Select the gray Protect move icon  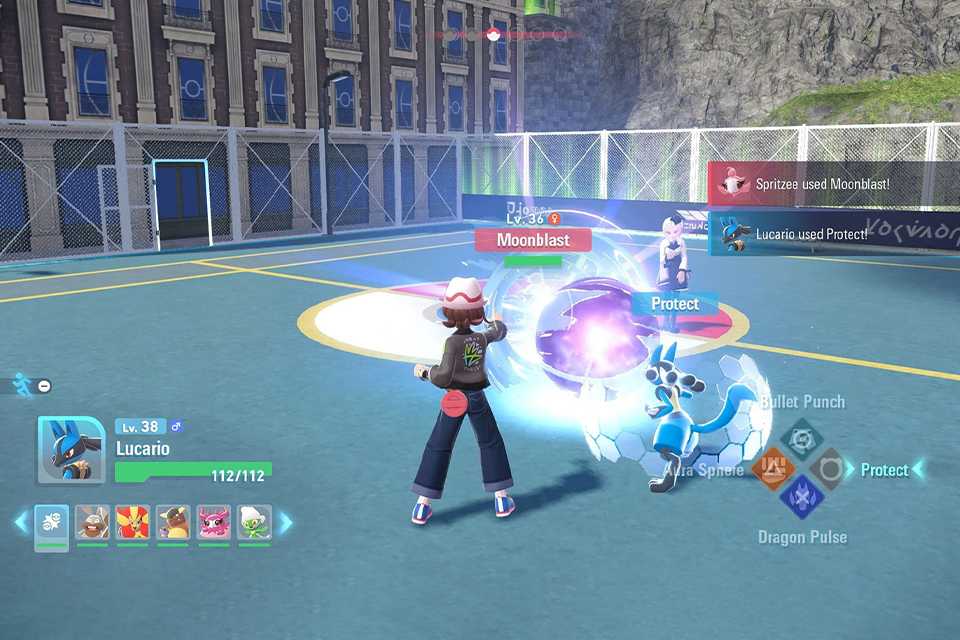click(x=828, y=468)
